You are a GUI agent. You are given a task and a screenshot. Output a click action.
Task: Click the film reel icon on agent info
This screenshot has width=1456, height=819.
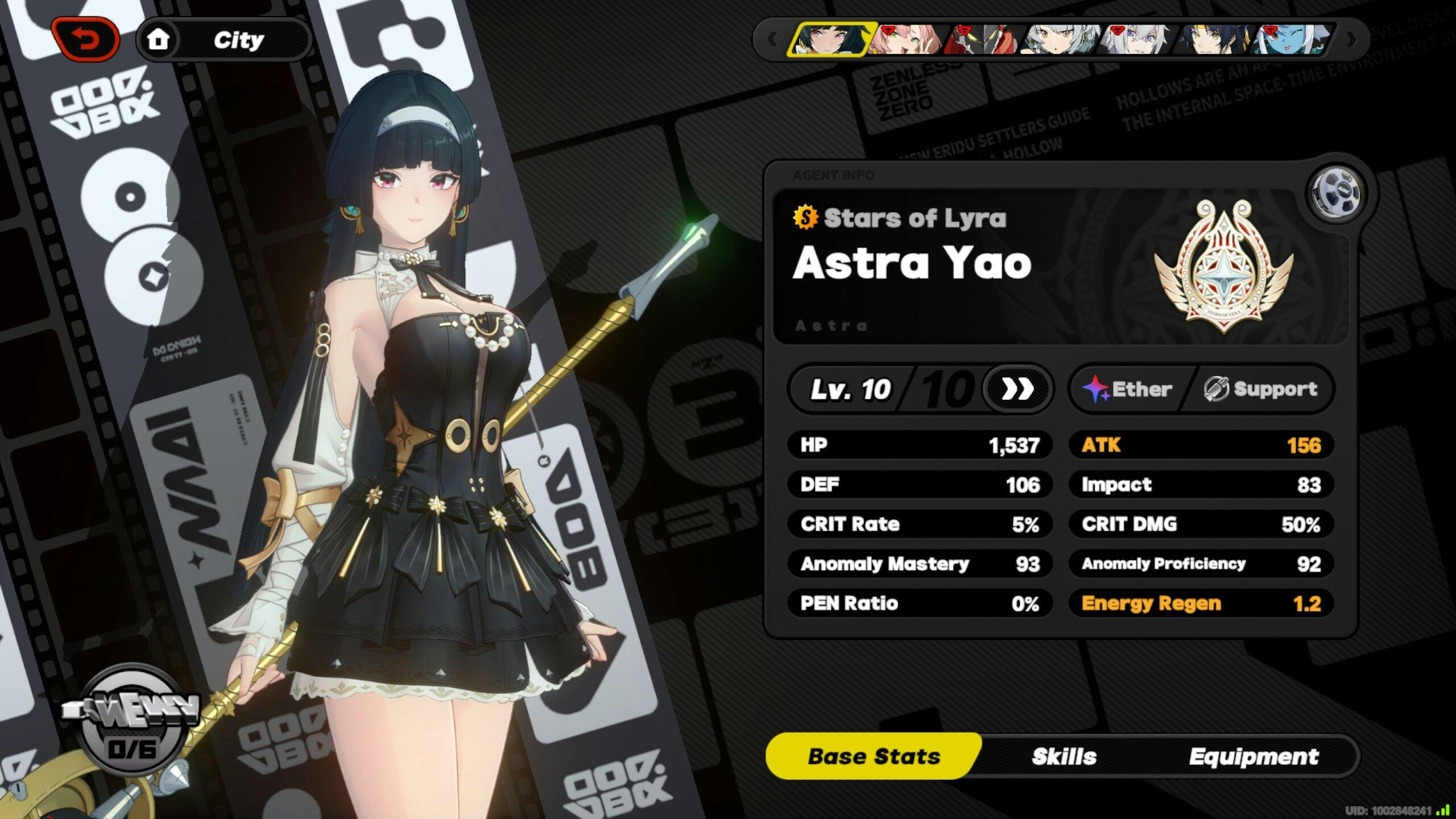coord(1337,192)
